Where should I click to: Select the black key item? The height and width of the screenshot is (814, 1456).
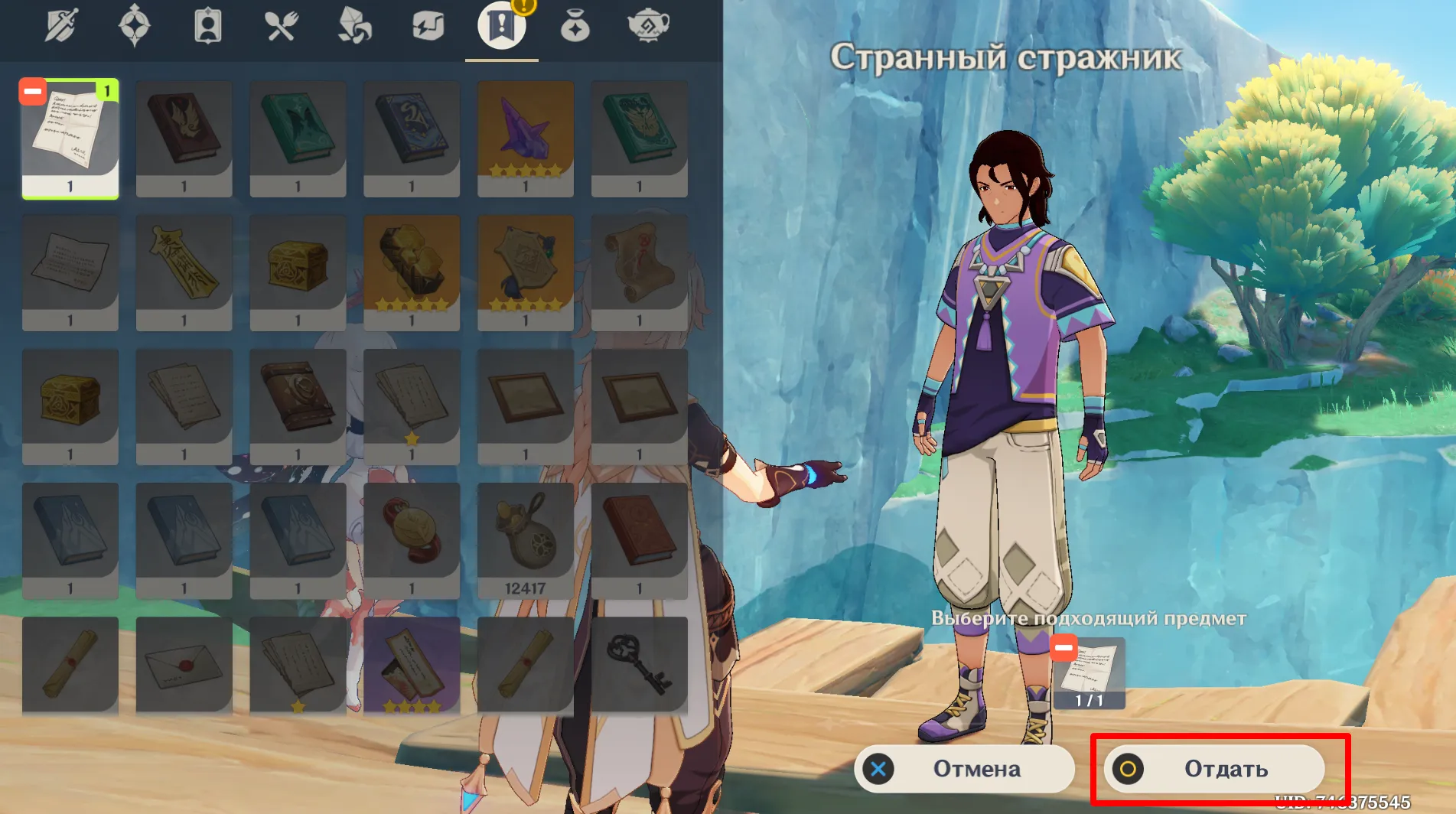[x=640, y=663]
